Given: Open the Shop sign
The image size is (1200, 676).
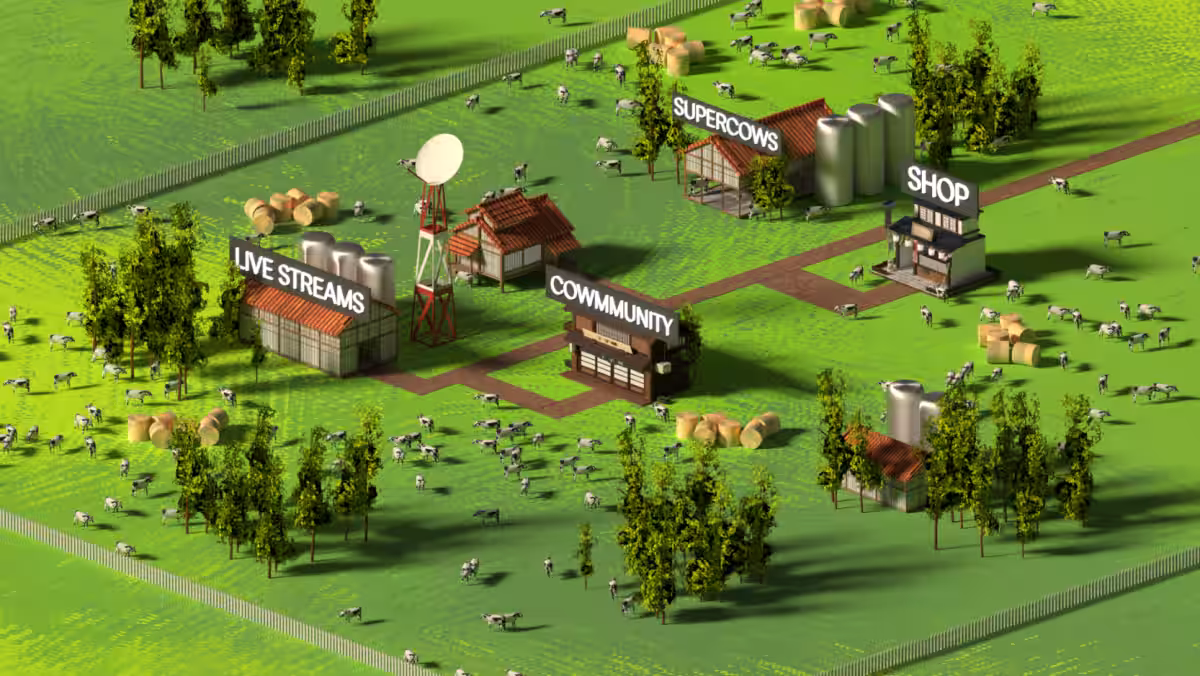Looking at the screenshot, I should 939,189.
